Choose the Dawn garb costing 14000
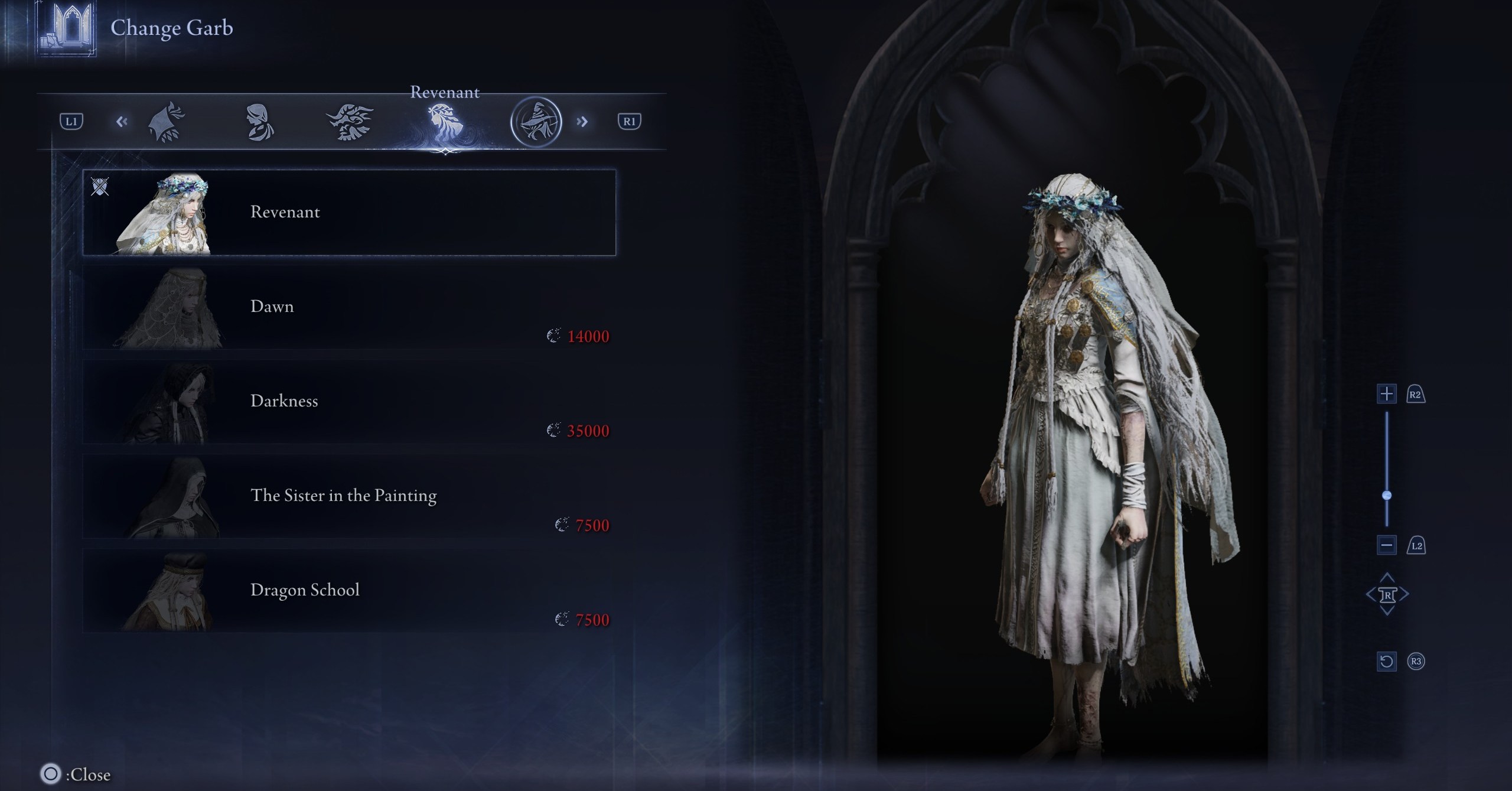The width and height of the screenshot is (1512, 791). [348, 307]
